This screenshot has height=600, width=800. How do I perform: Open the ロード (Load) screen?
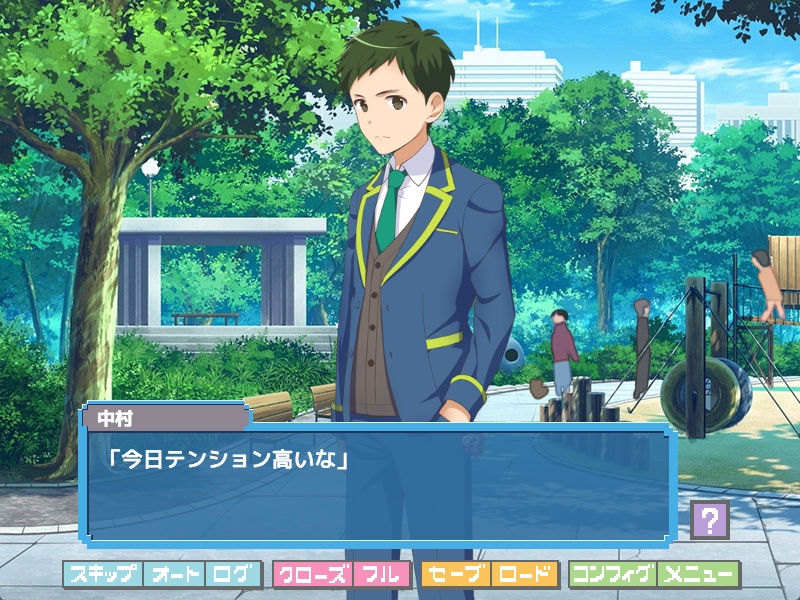pos(523,575)
